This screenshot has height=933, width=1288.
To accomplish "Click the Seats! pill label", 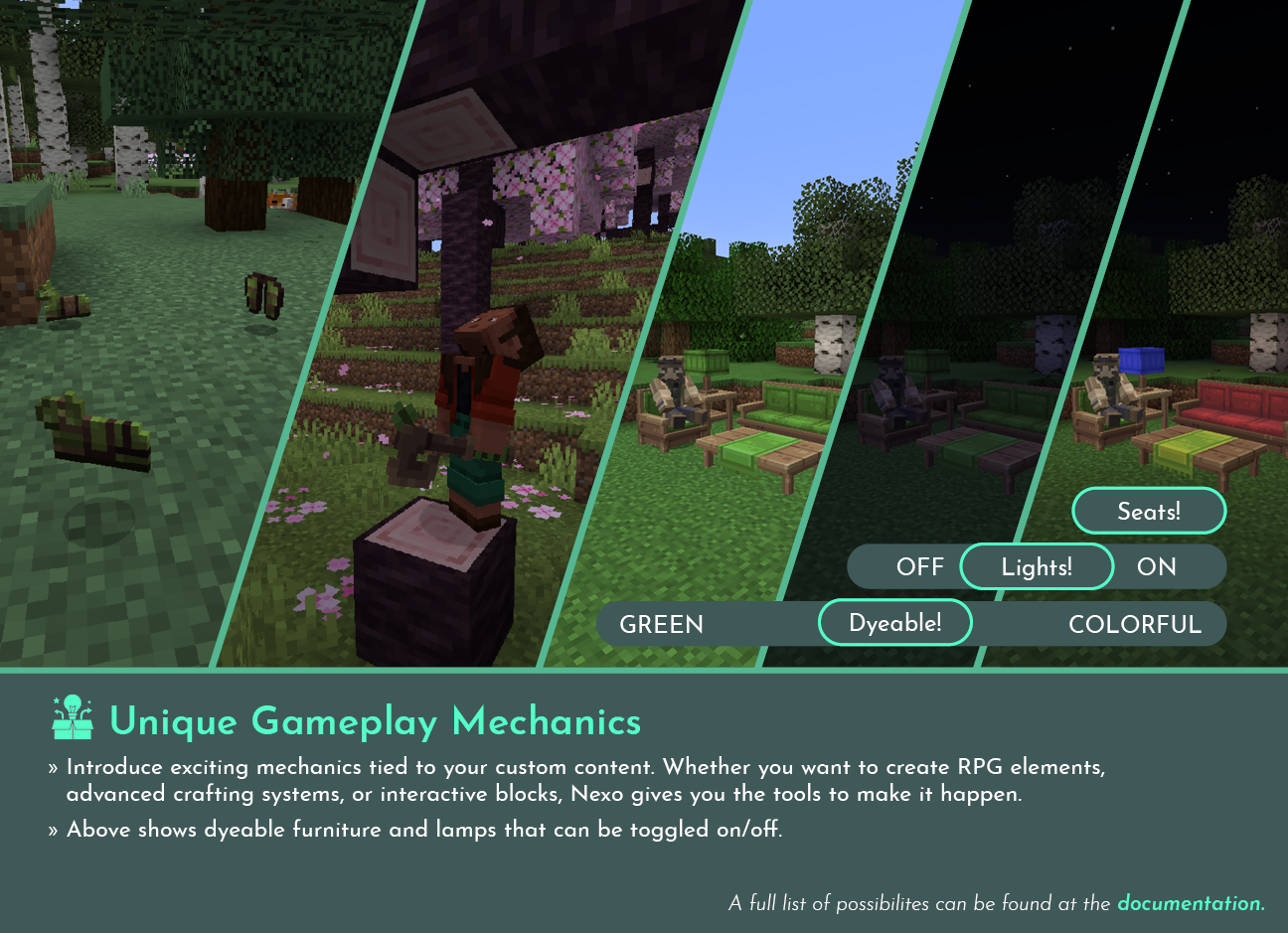I will (x=1149, y=512).
